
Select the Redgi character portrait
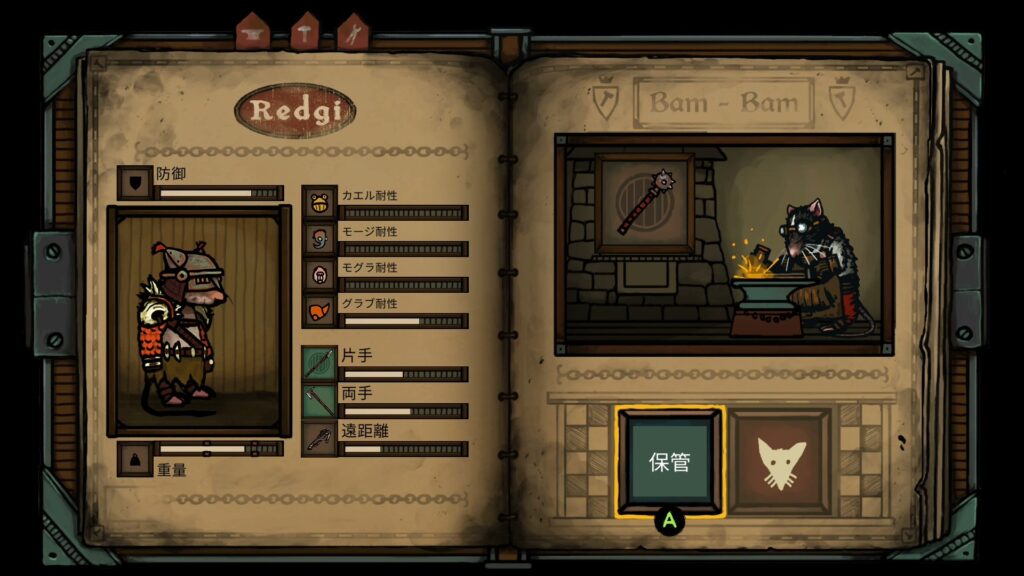pyautogui.click(x=199, y=320)
